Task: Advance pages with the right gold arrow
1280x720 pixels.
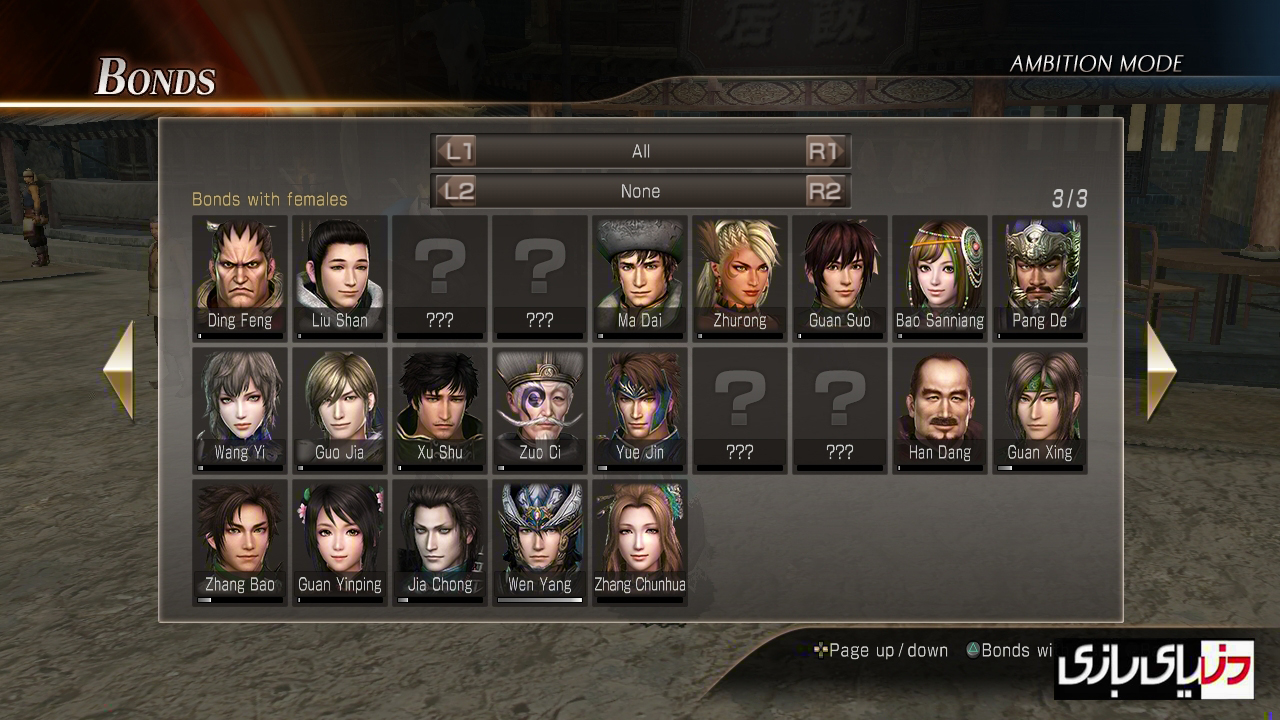Action: [x=1161, y=370]
